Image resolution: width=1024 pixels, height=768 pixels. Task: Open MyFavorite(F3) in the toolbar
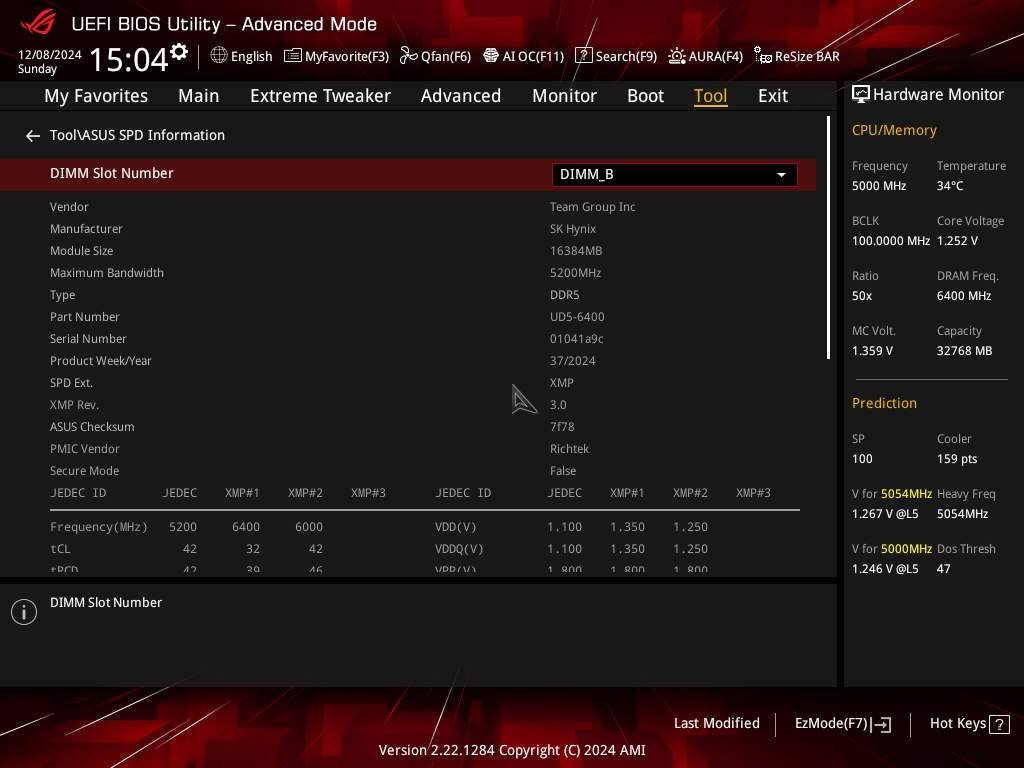(x=336, y=56)
